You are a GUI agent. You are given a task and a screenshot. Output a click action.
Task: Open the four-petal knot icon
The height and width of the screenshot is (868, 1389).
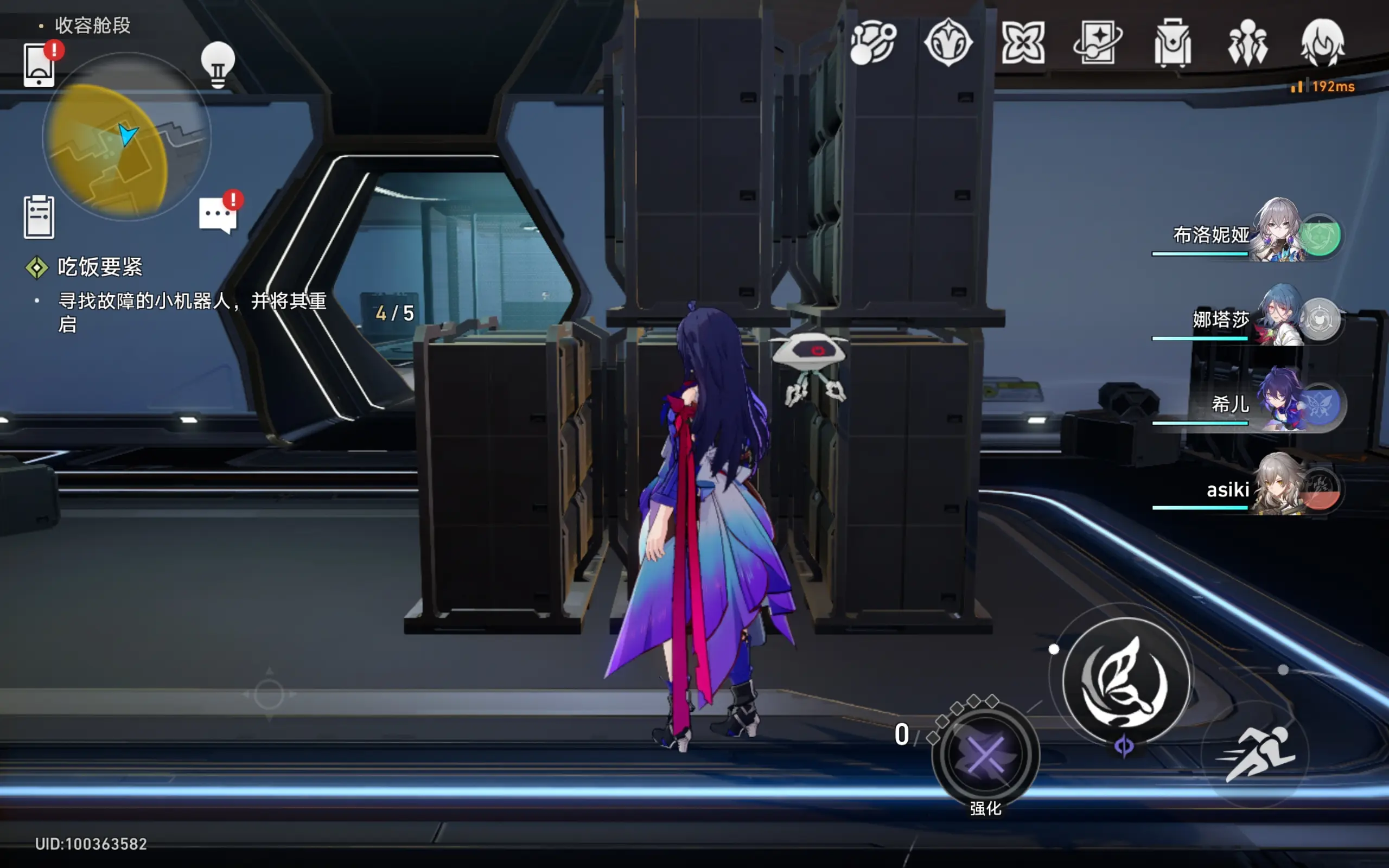click(1023, 42)
